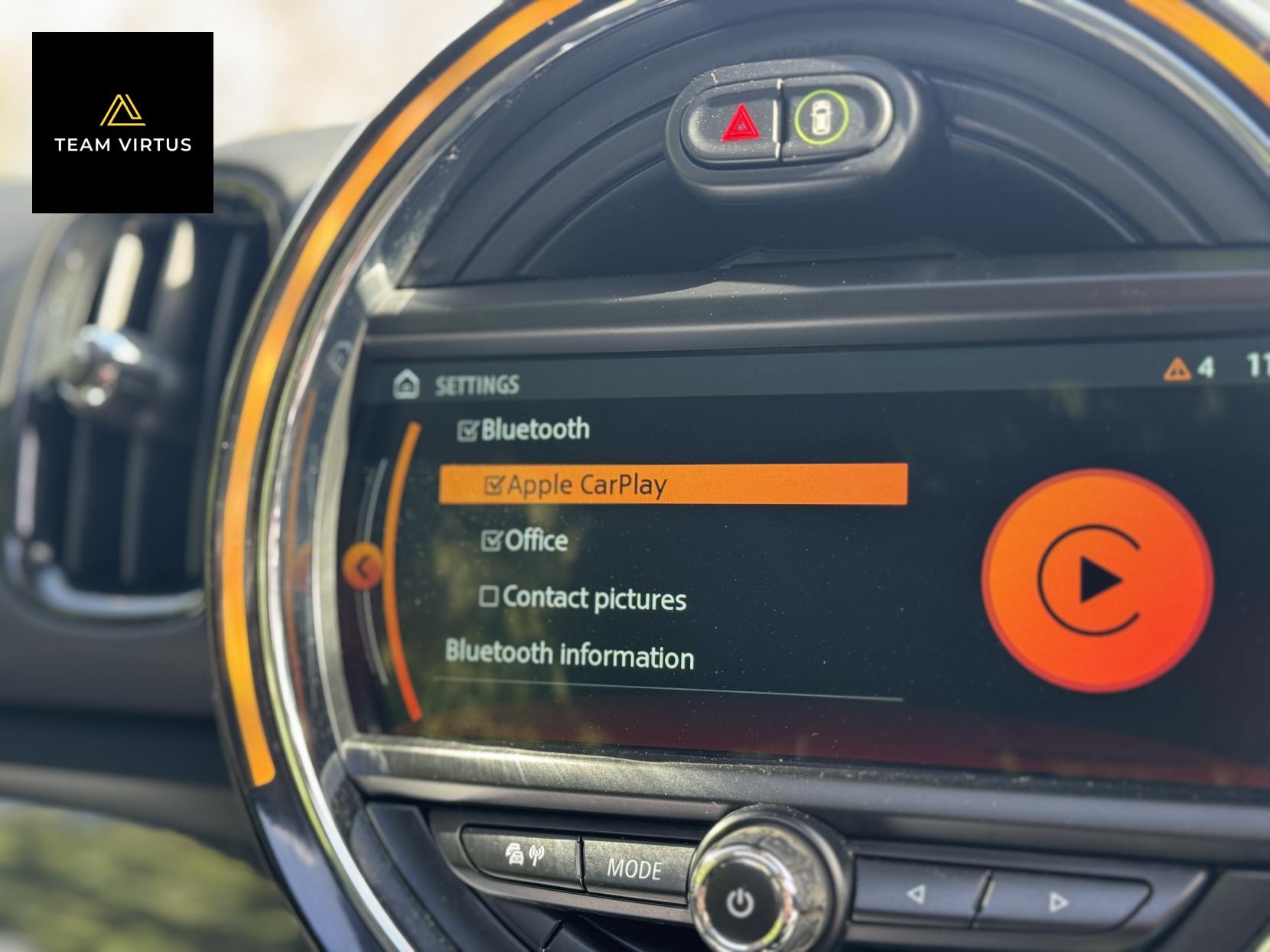Tap the home icon beside Settings
This screenshot has width=1270, height=952.
406,384
